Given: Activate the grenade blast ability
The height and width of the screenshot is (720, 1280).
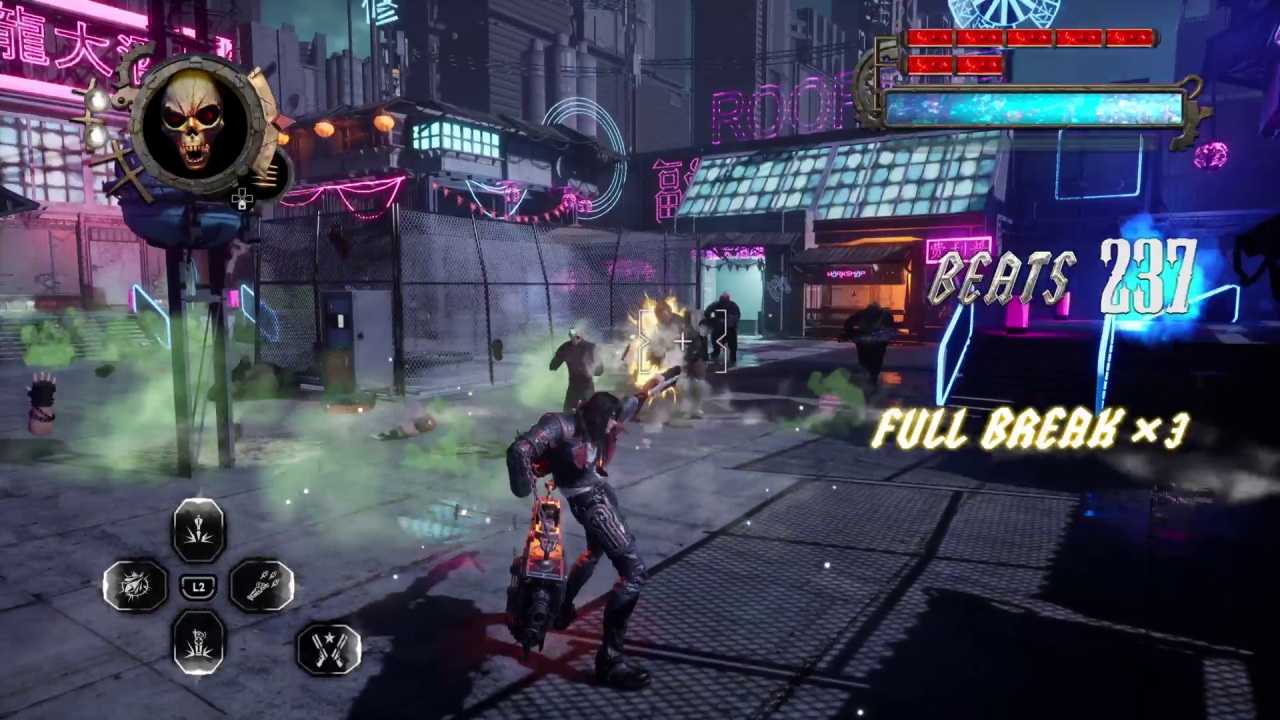Looking at the screenshot, I should coord(199,642).
